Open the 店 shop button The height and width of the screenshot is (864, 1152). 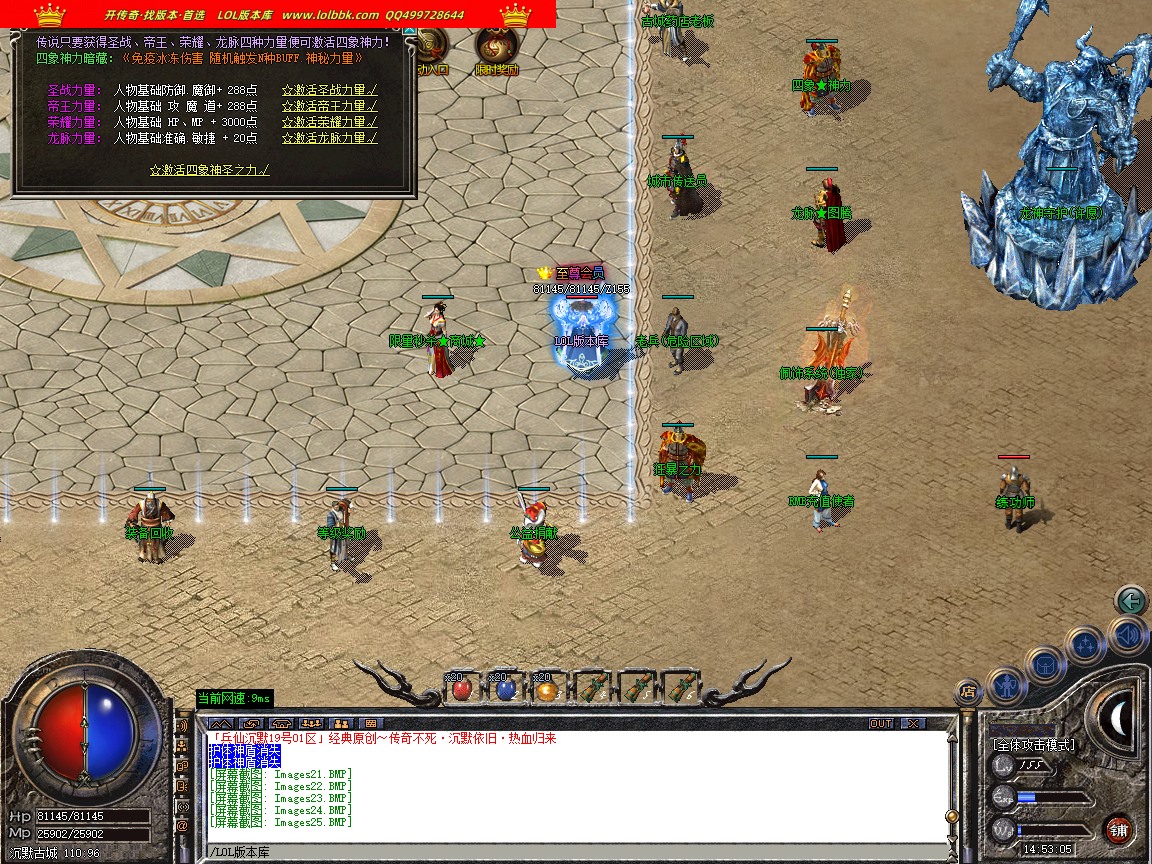(967, 690)
